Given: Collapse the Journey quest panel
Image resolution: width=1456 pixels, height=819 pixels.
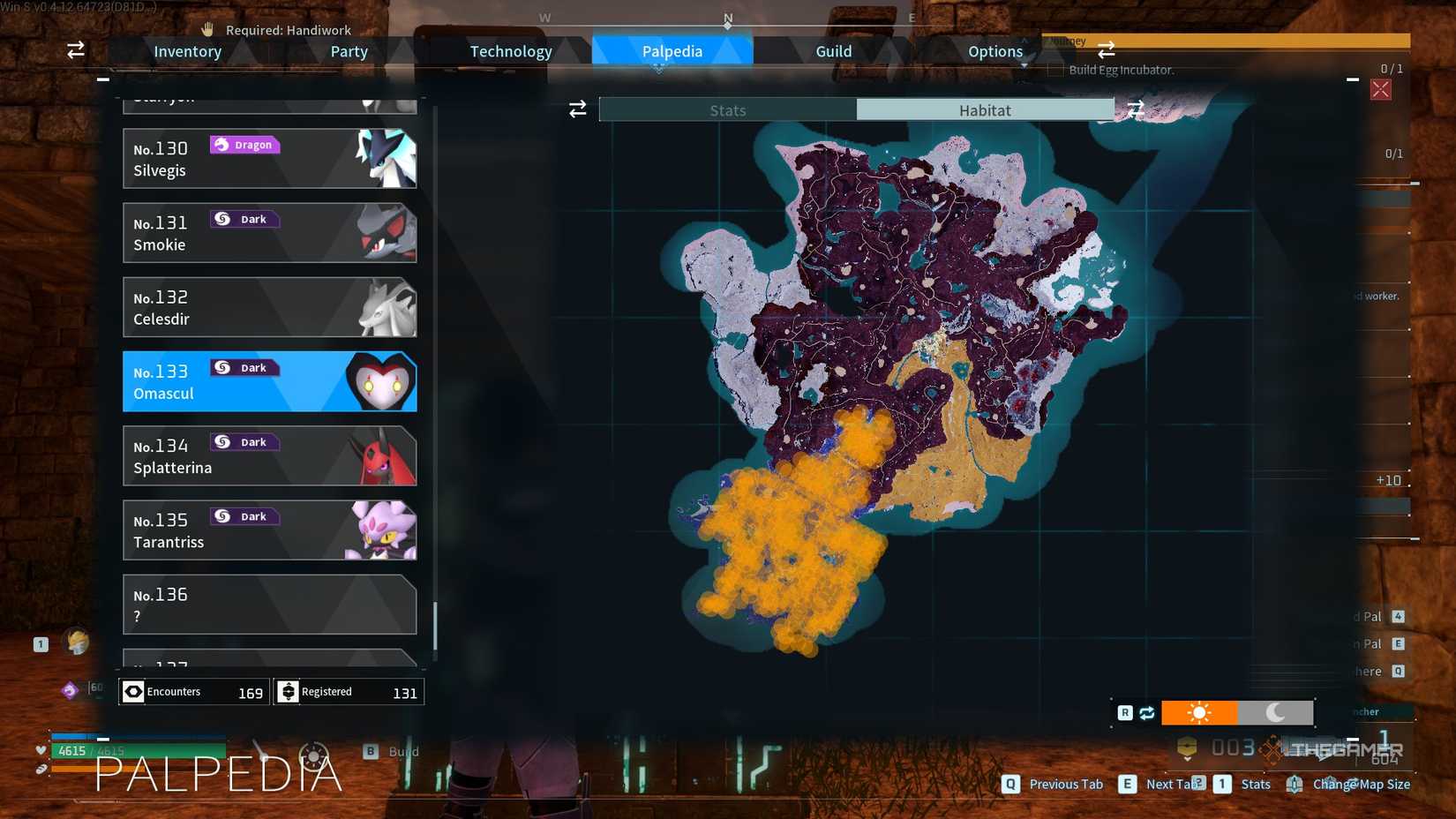Looking at the screenshot, I should point(1352,79).
